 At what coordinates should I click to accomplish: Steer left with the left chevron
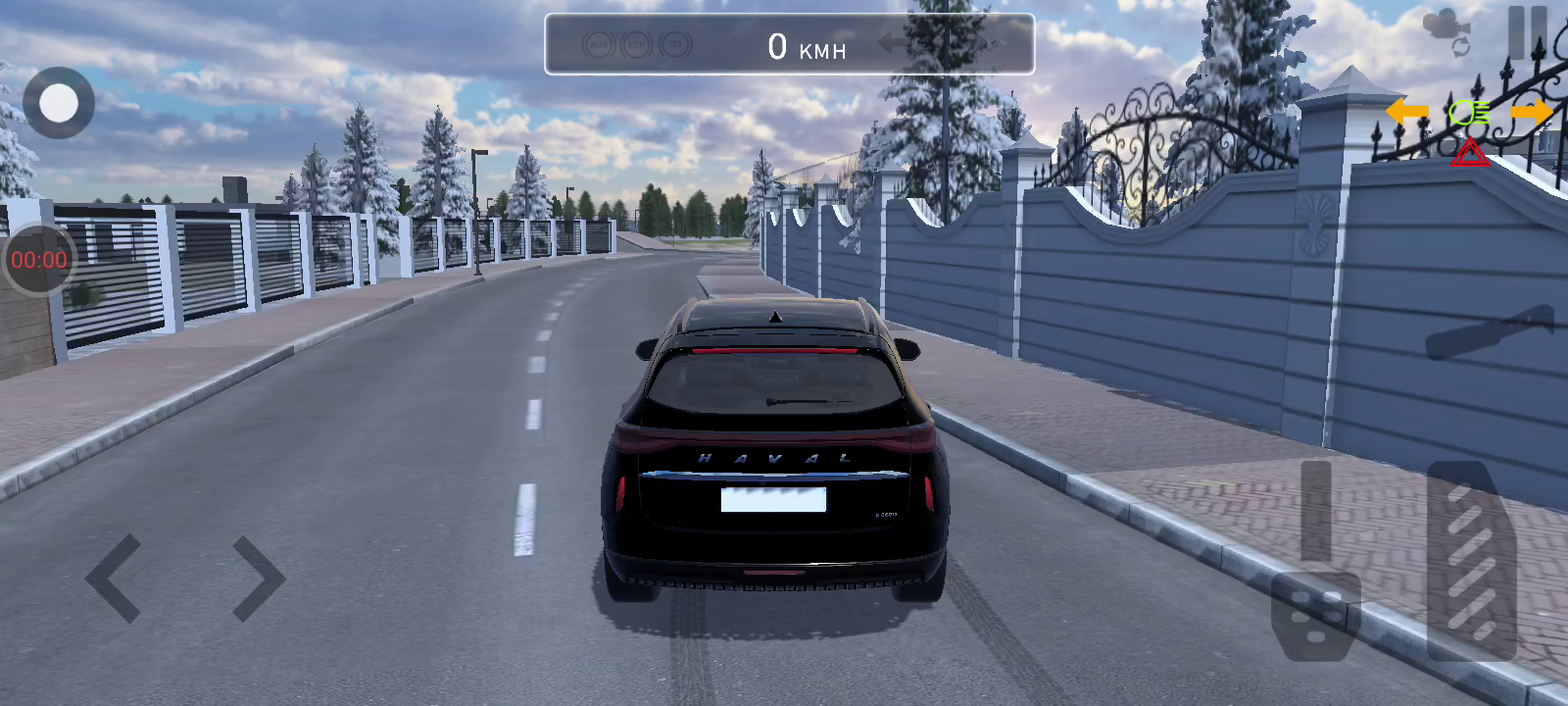click(x=114, y=579)
